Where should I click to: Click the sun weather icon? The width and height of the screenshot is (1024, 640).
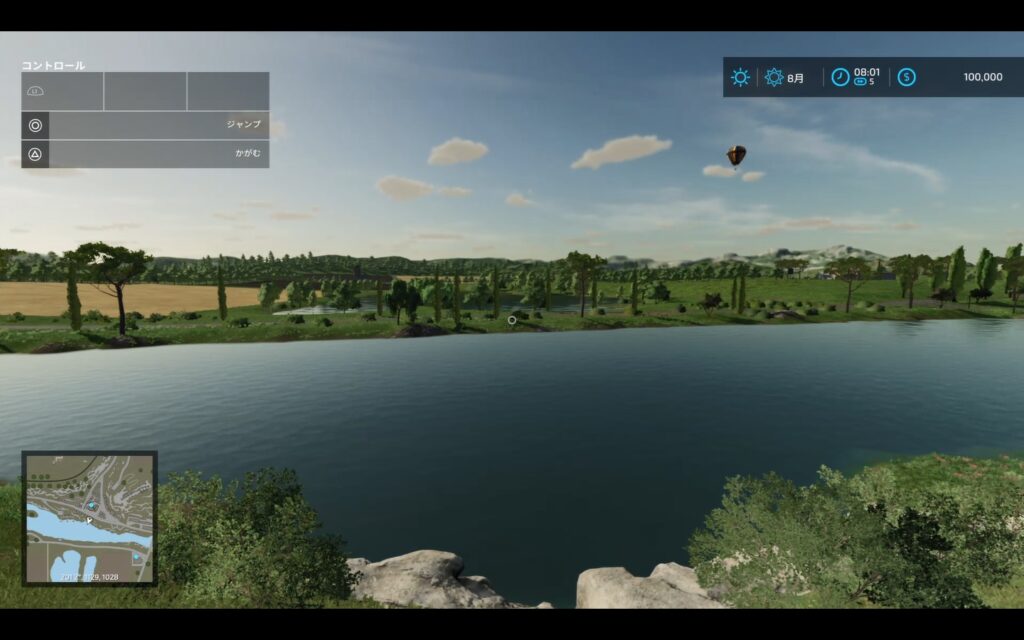point(740,77)
